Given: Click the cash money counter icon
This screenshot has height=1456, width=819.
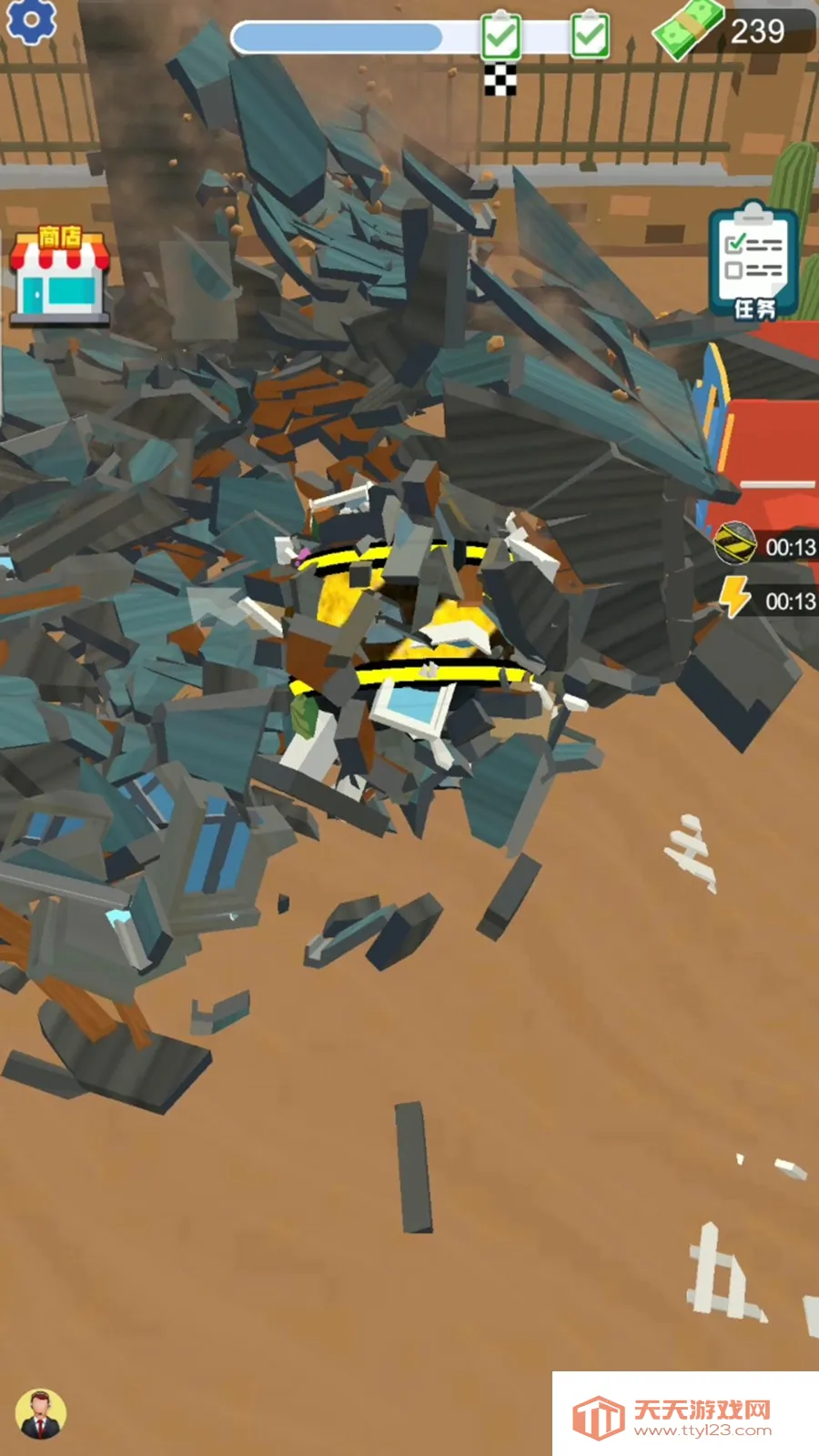Looking at the screenshot, I should coord(688,29).
